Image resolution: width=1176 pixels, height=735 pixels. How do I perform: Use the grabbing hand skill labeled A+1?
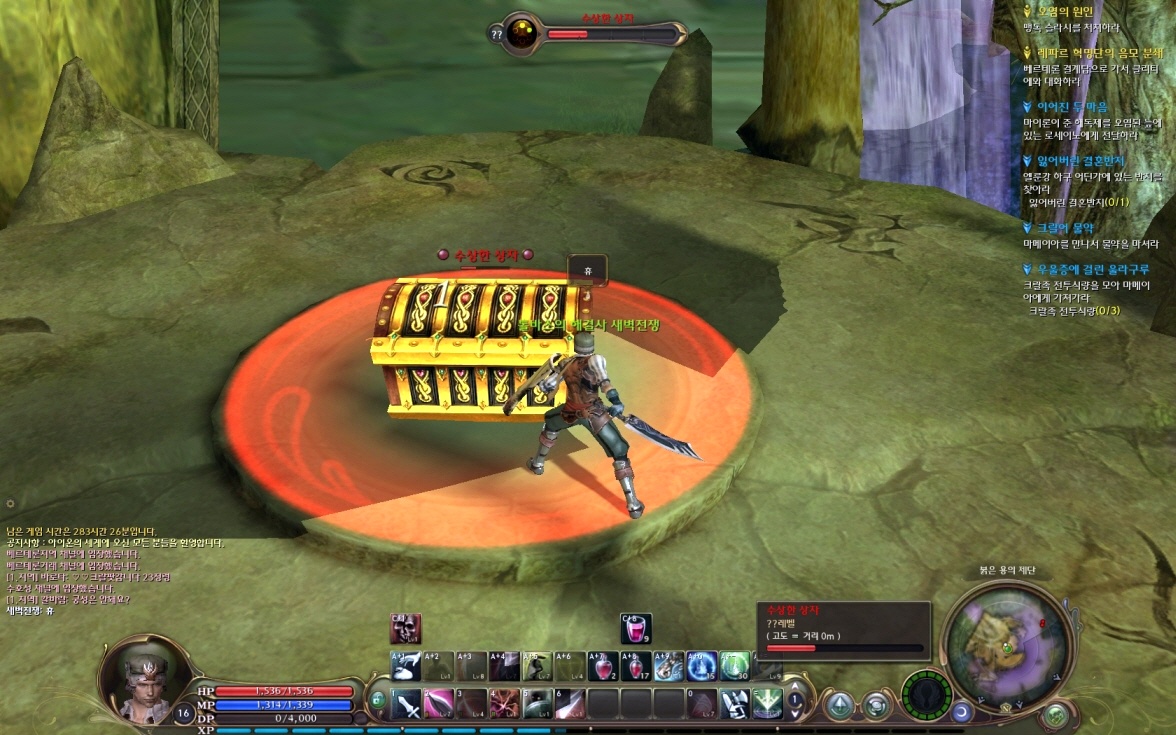[x=406, y=666]
